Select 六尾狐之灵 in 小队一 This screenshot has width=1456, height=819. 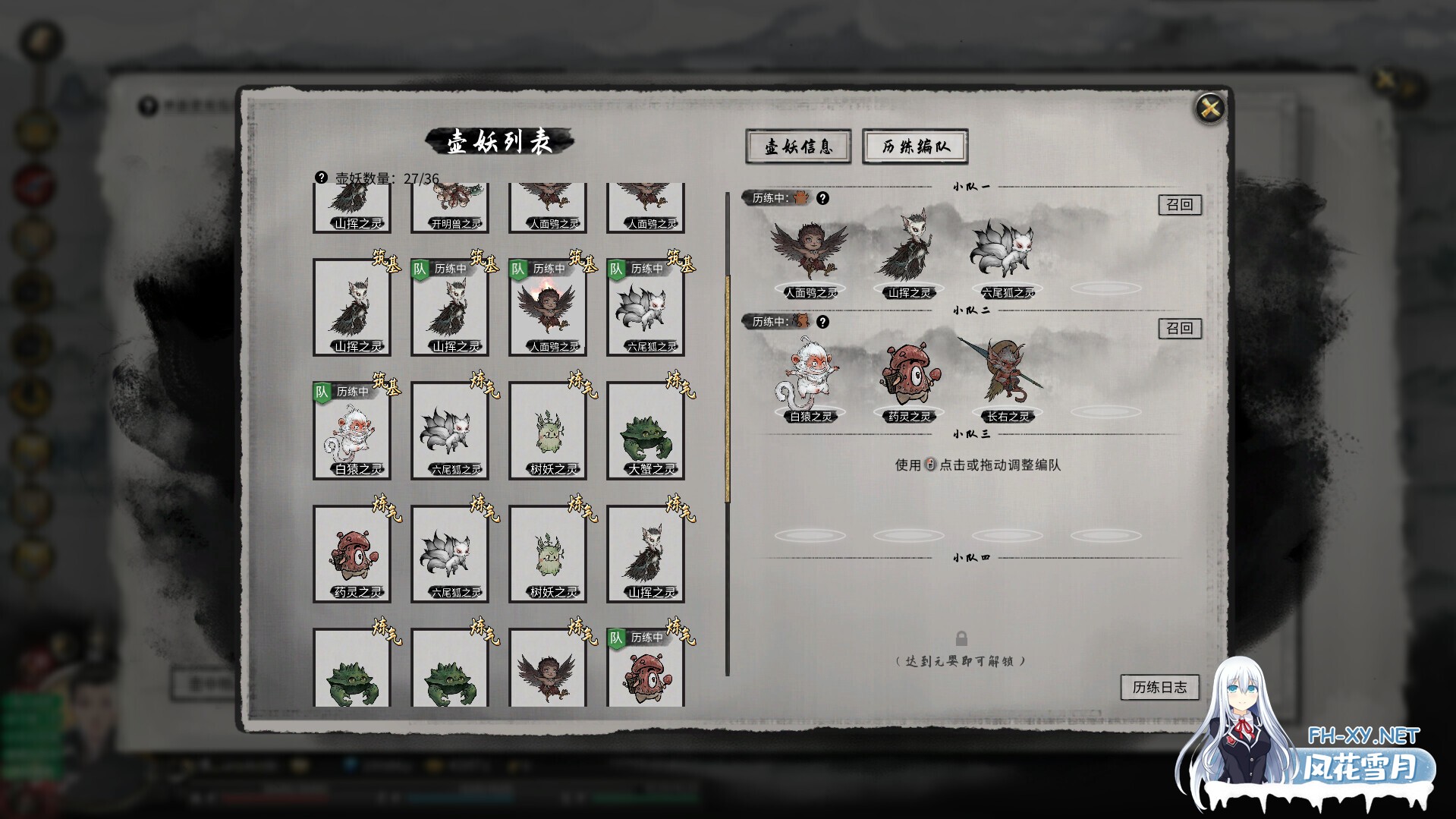[1009, 250]
